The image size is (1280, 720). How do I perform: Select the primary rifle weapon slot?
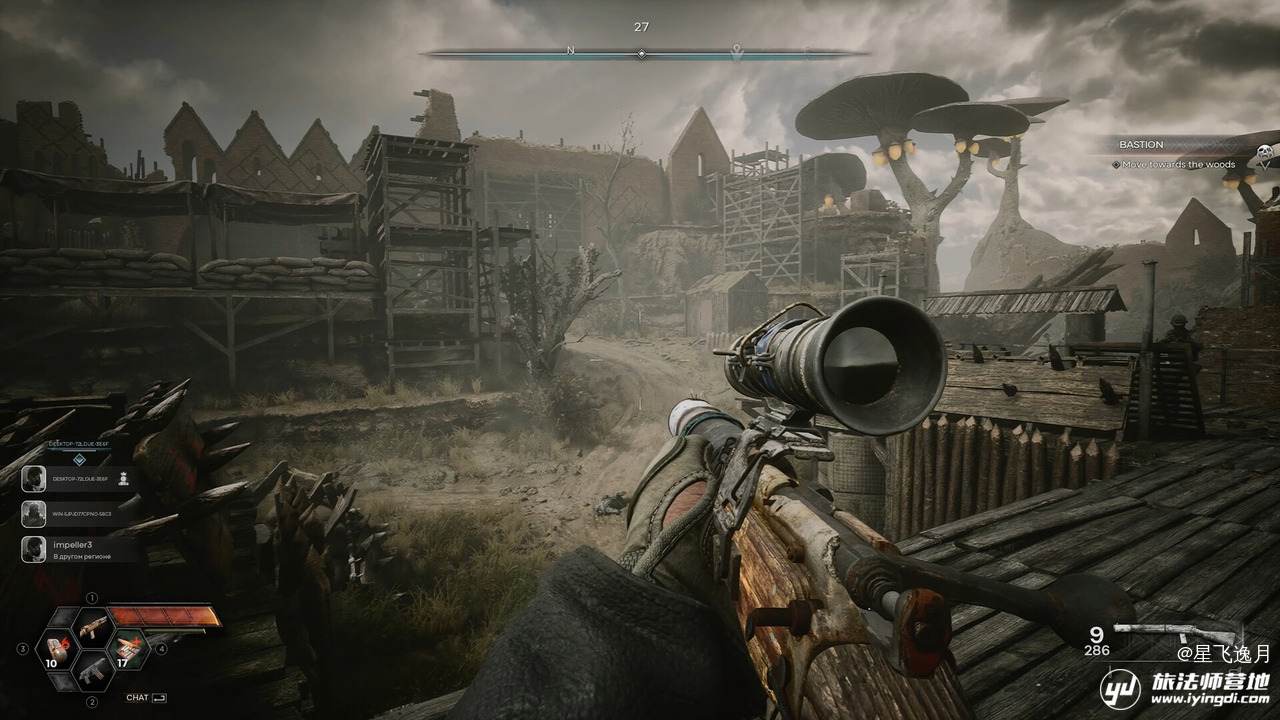coord(93,628)
